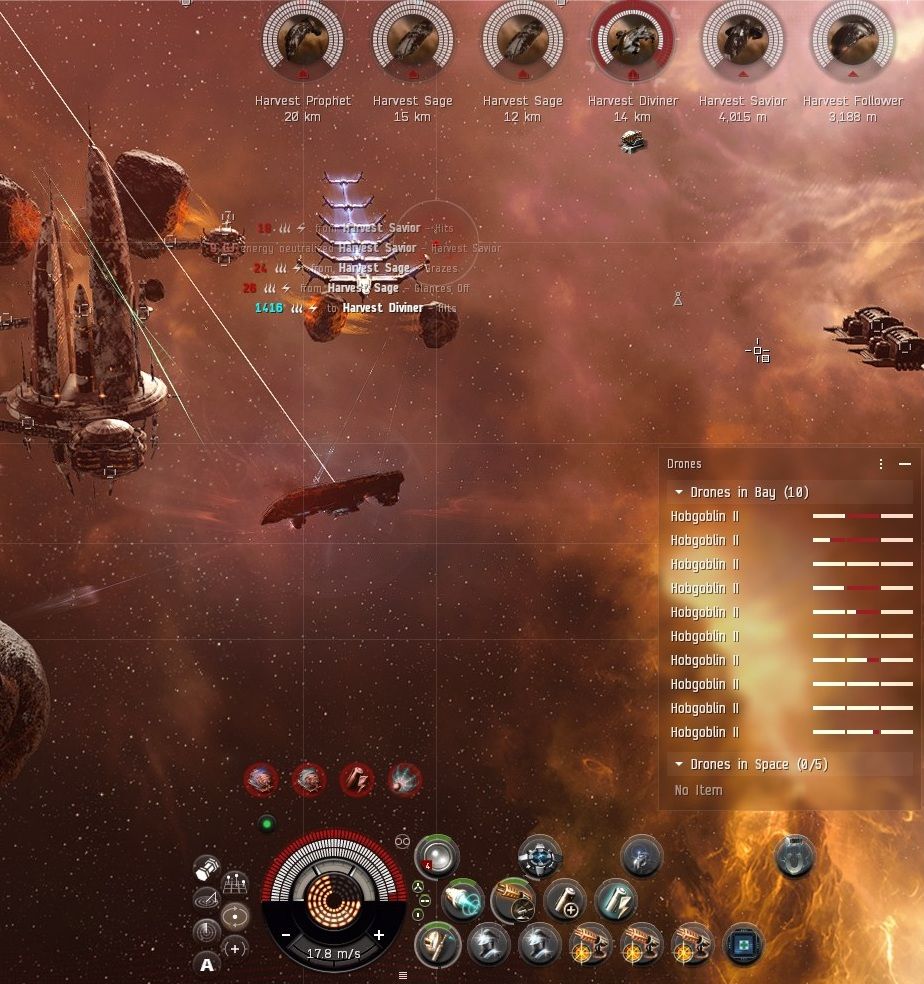Activate the horseshoe-shaped module icon
Screen dimensions: 924x984
click(x=795, y=857)
